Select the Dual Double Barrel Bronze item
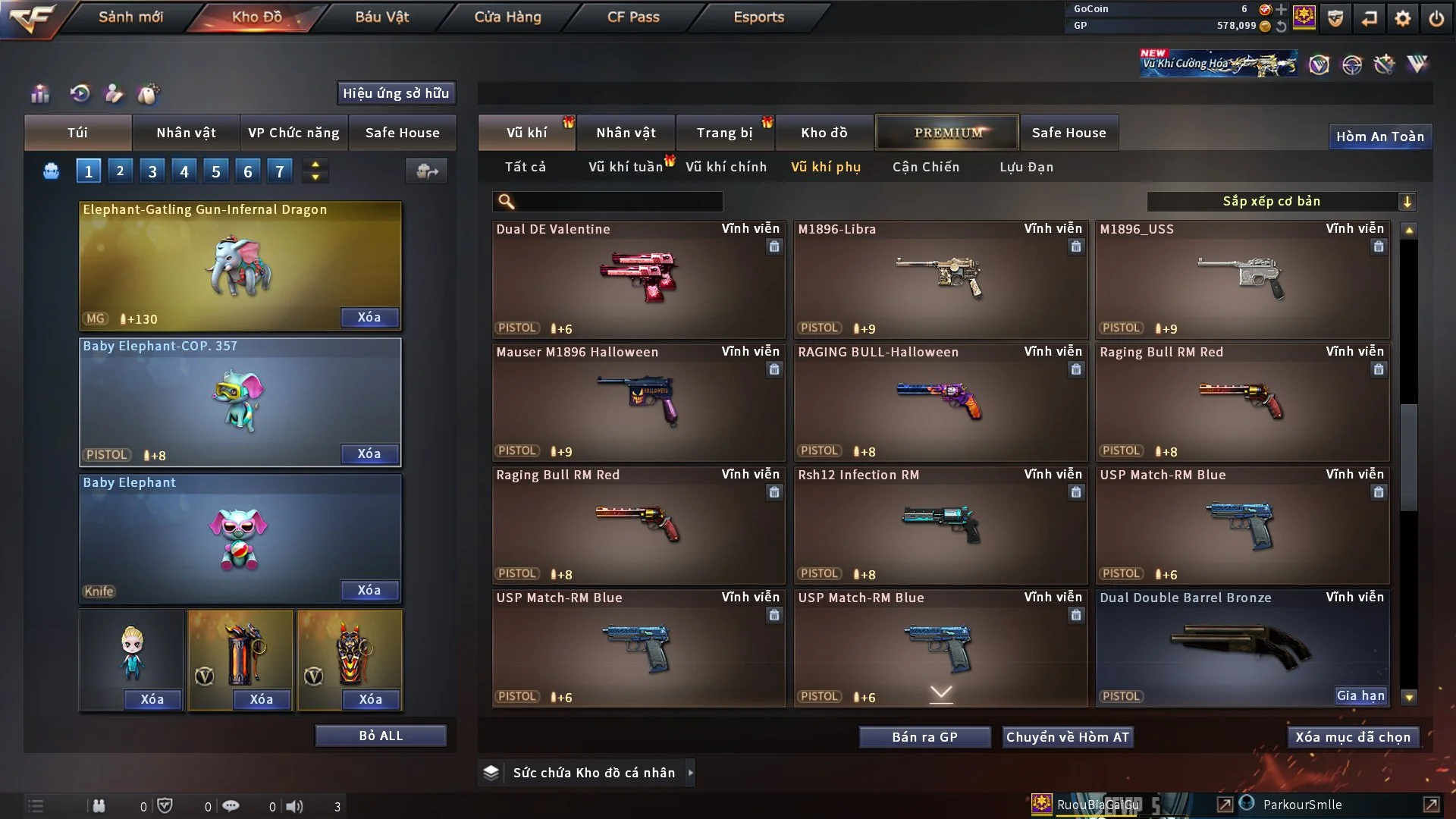 tap(1241, 648)
